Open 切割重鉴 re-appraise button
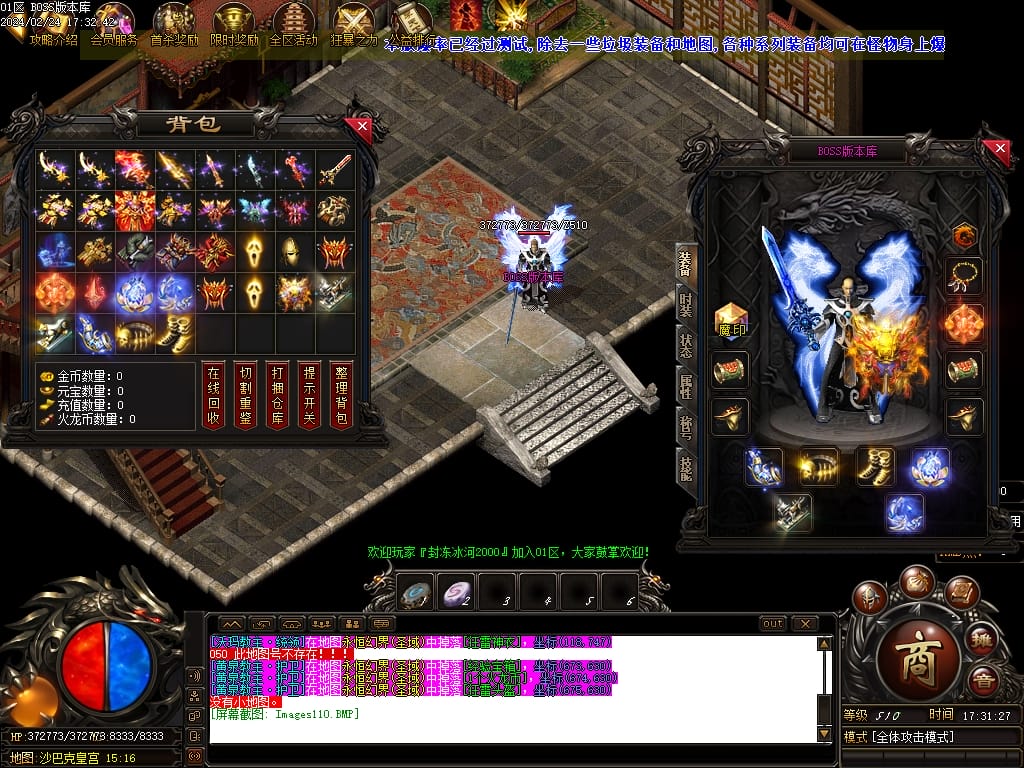 (x=244, y=396)
